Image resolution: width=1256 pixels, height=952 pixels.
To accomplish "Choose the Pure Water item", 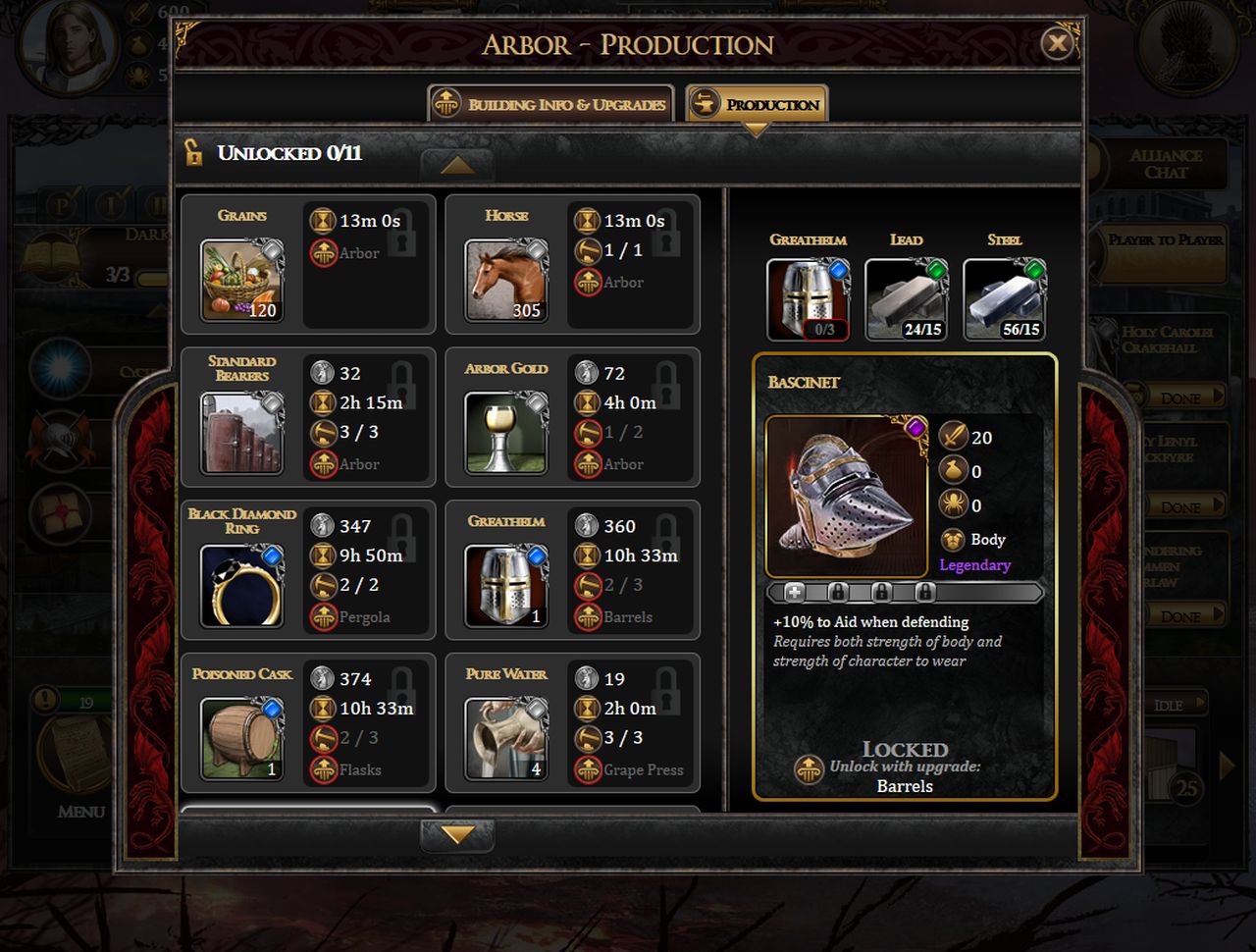I will 506,738.
